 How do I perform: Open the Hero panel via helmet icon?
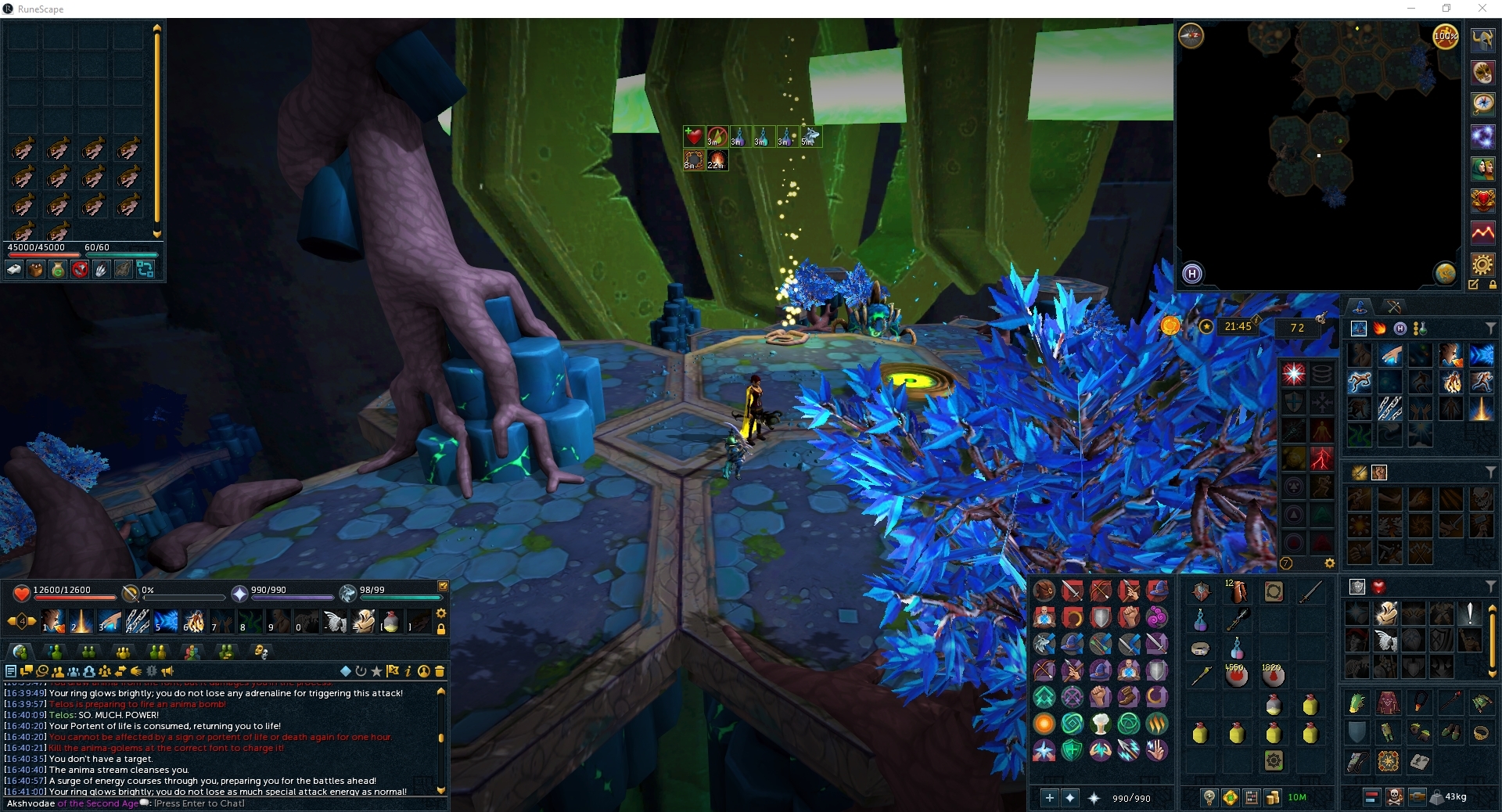[1482, 41]
